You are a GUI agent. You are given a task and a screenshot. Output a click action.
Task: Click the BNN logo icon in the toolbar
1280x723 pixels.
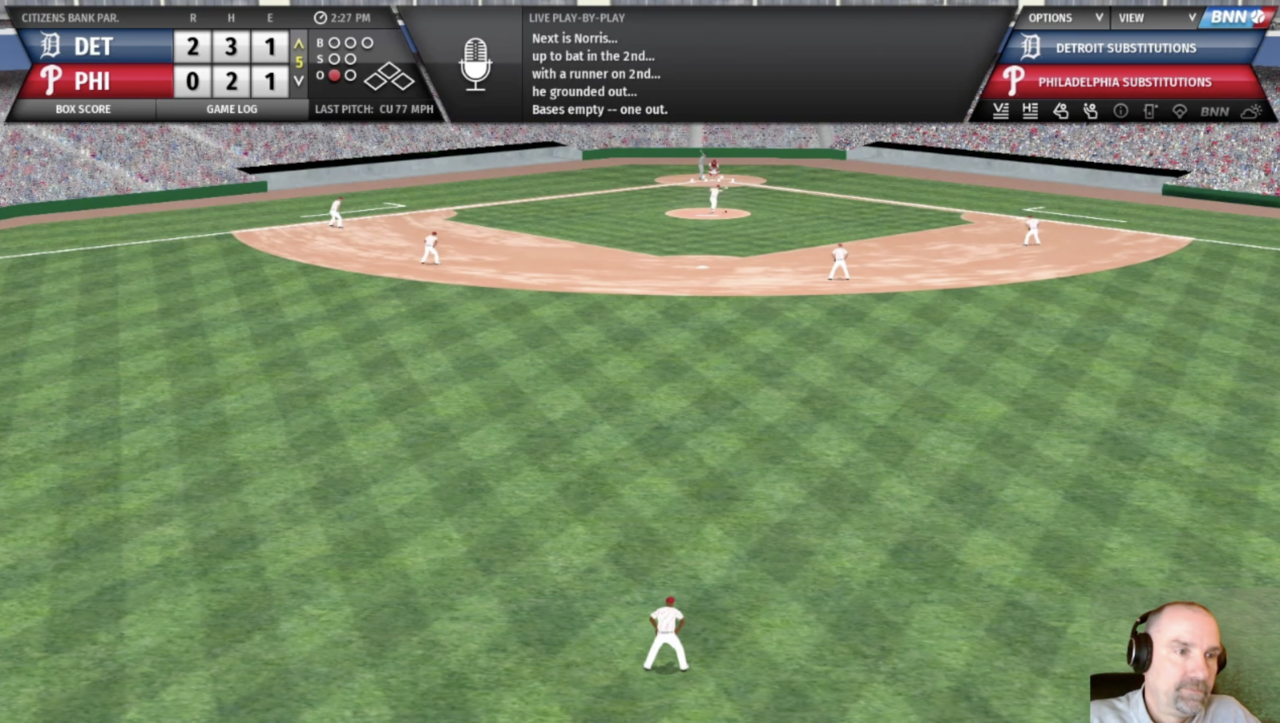tap(1215, 111)
